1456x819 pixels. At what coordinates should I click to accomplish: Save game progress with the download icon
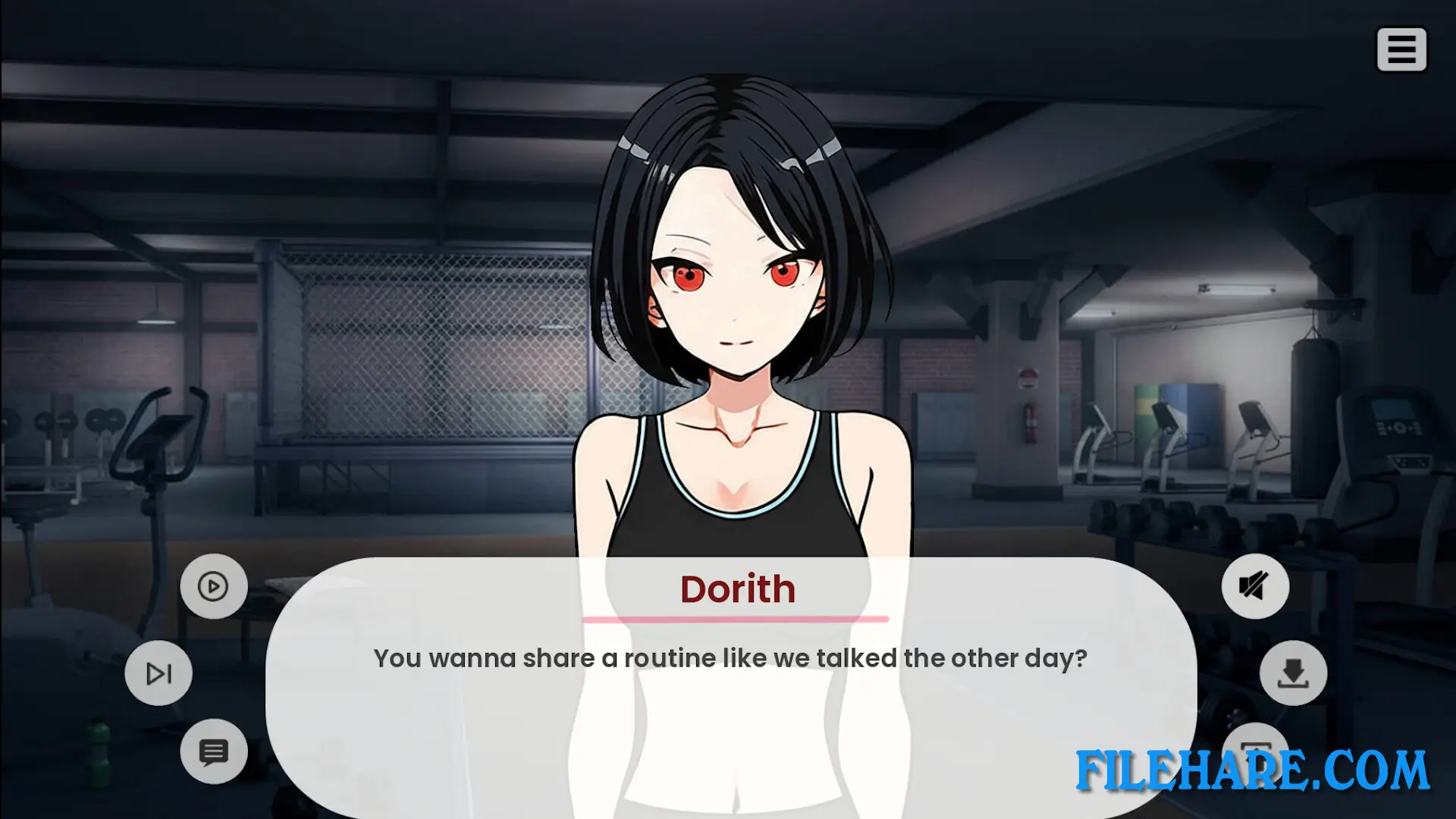pyautogui.click(x=1293, y=673)
